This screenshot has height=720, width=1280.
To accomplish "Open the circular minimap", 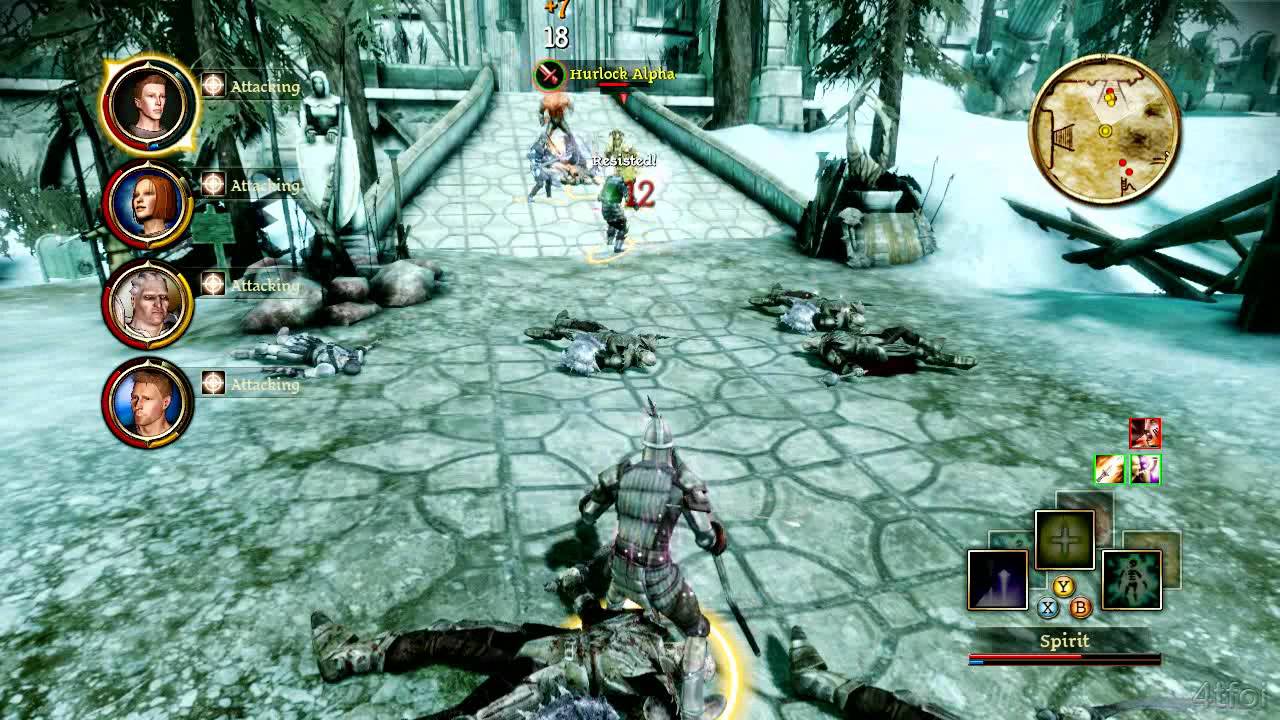I will tap(1104, 130).
